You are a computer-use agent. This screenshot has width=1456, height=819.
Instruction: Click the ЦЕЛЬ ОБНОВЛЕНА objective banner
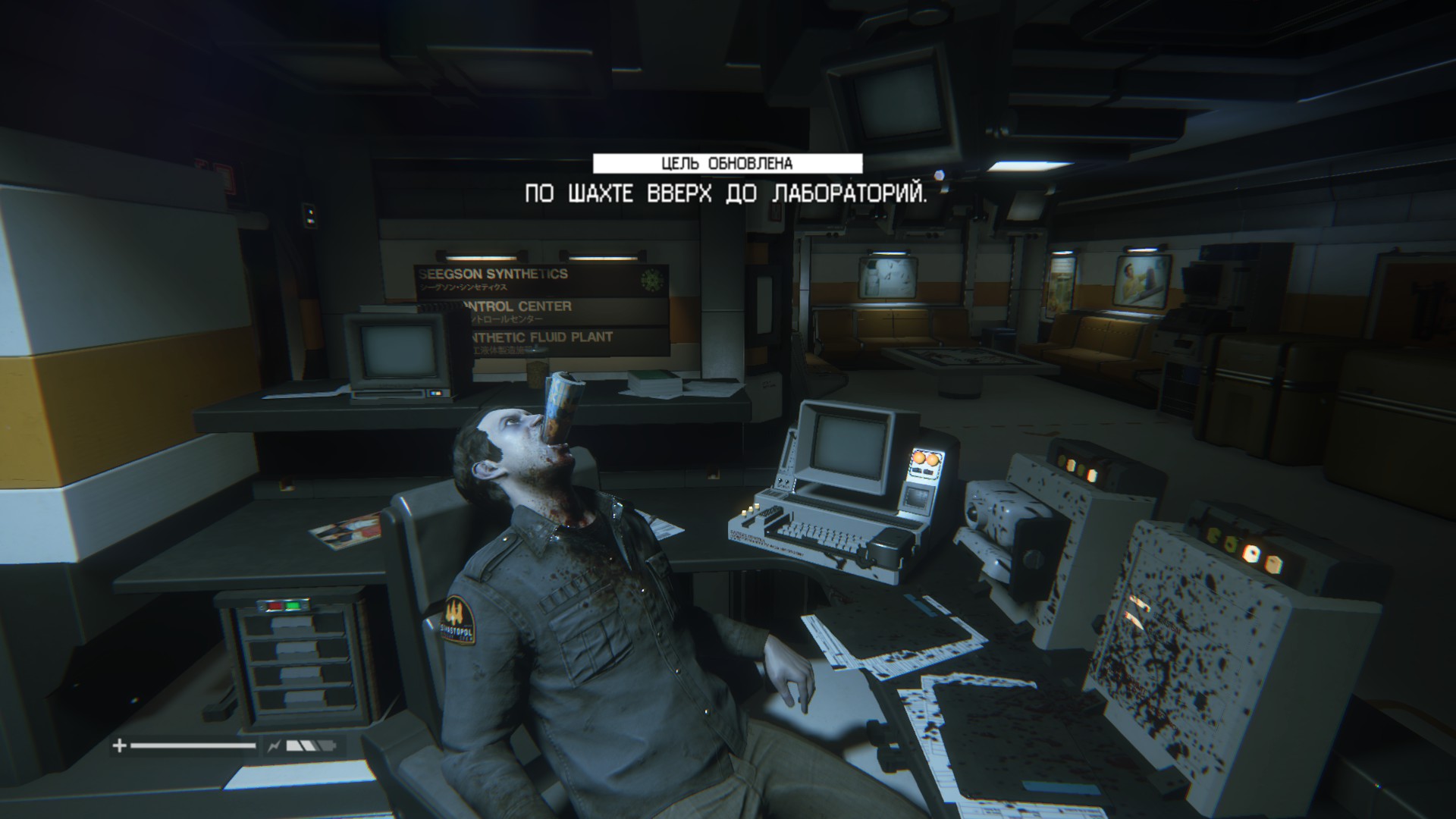point(727,161)
